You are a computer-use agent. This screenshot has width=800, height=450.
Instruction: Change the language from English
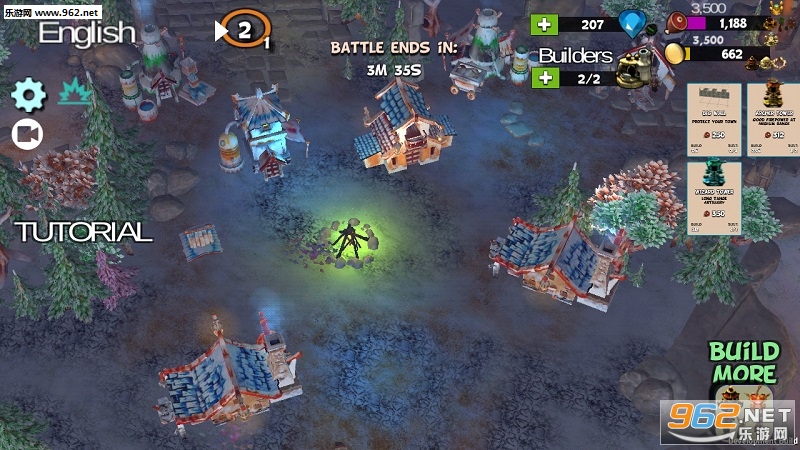coord(87,32)
